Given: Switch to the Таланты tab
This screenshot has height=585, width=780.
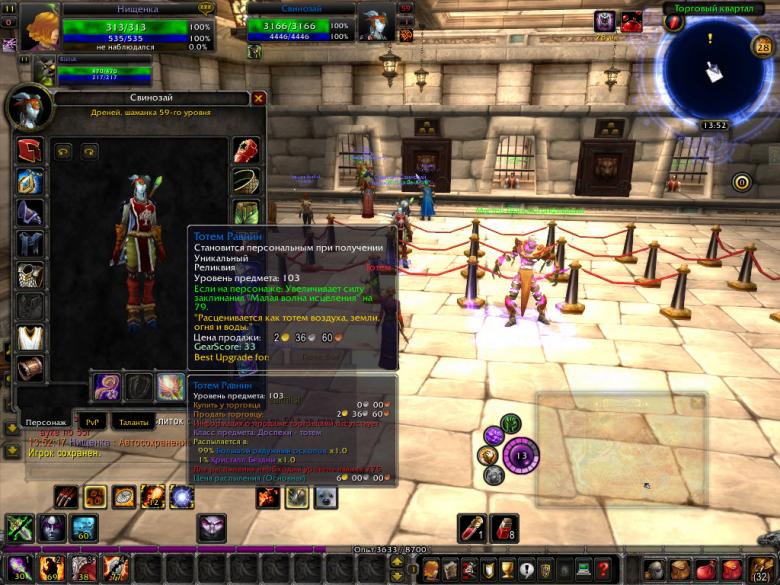Looking at the screenshot, I should 133,422.
